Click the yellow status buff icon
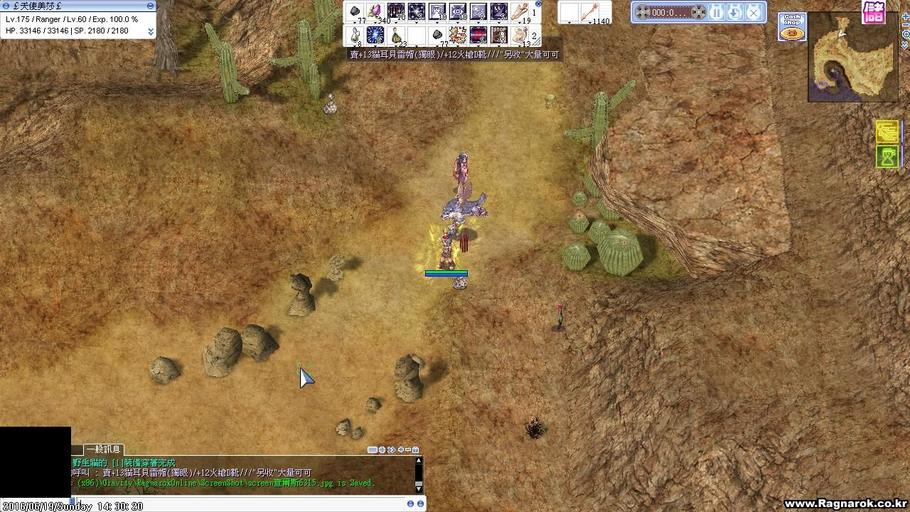 (887, 131)
